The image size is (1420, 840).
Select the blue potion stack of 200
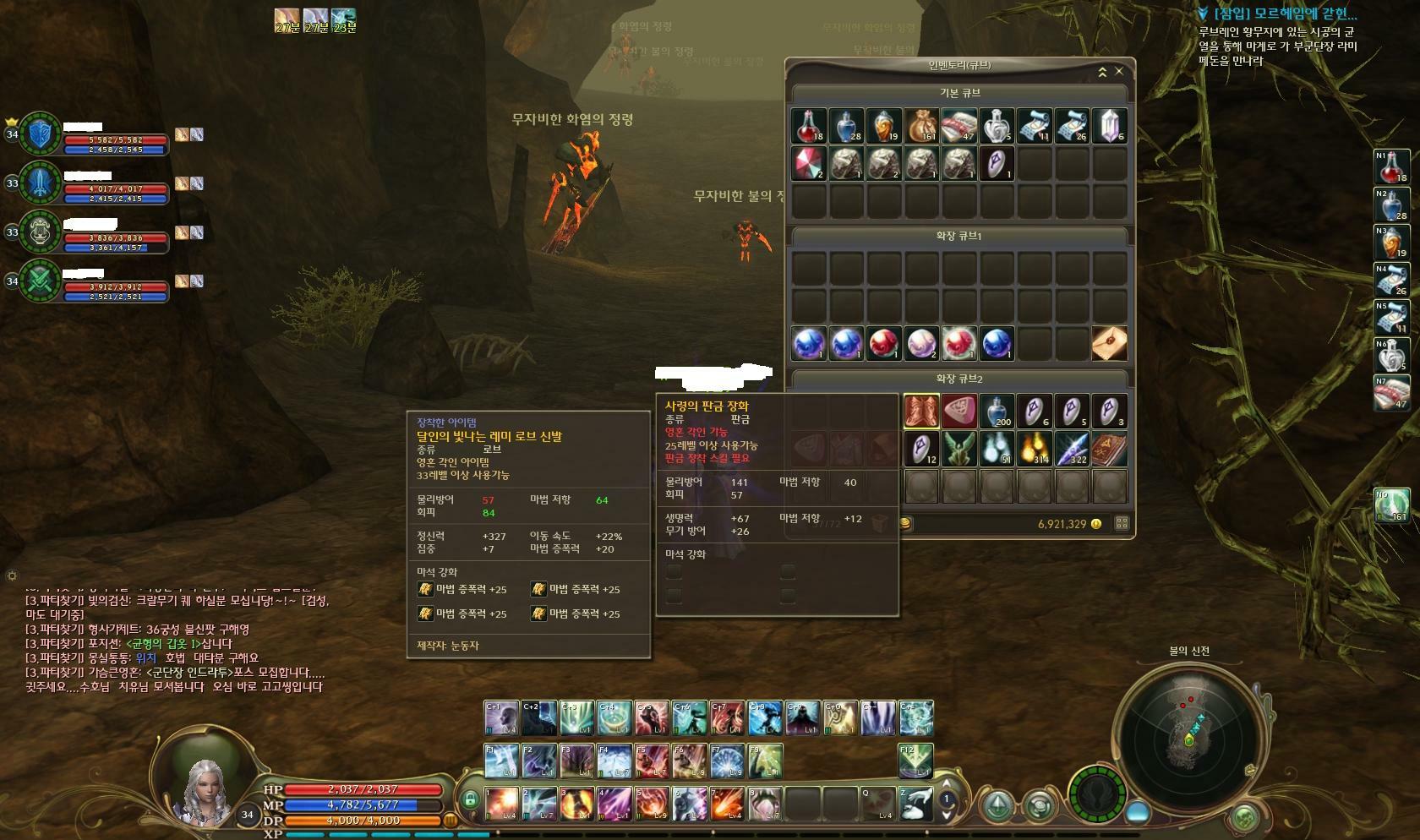(997, 412)
